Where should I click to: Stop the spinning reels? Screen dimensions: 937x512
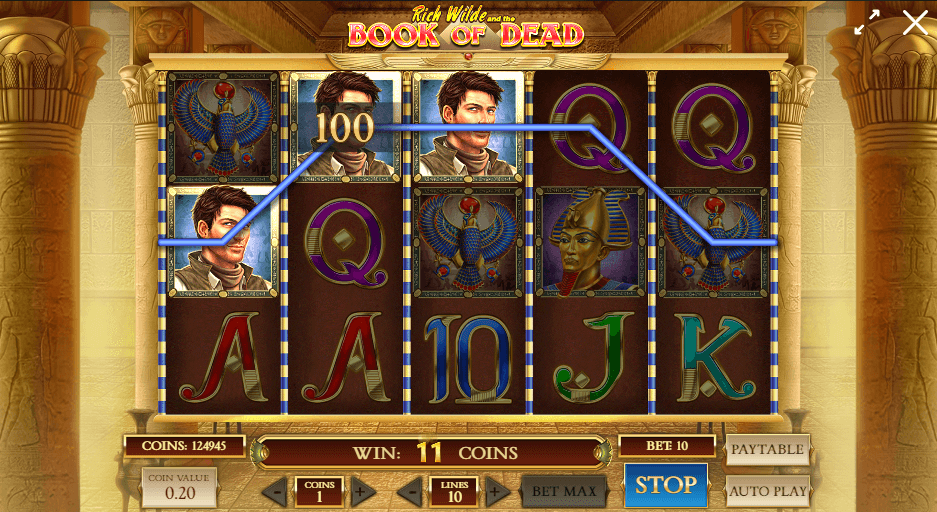tap(665, 485)
